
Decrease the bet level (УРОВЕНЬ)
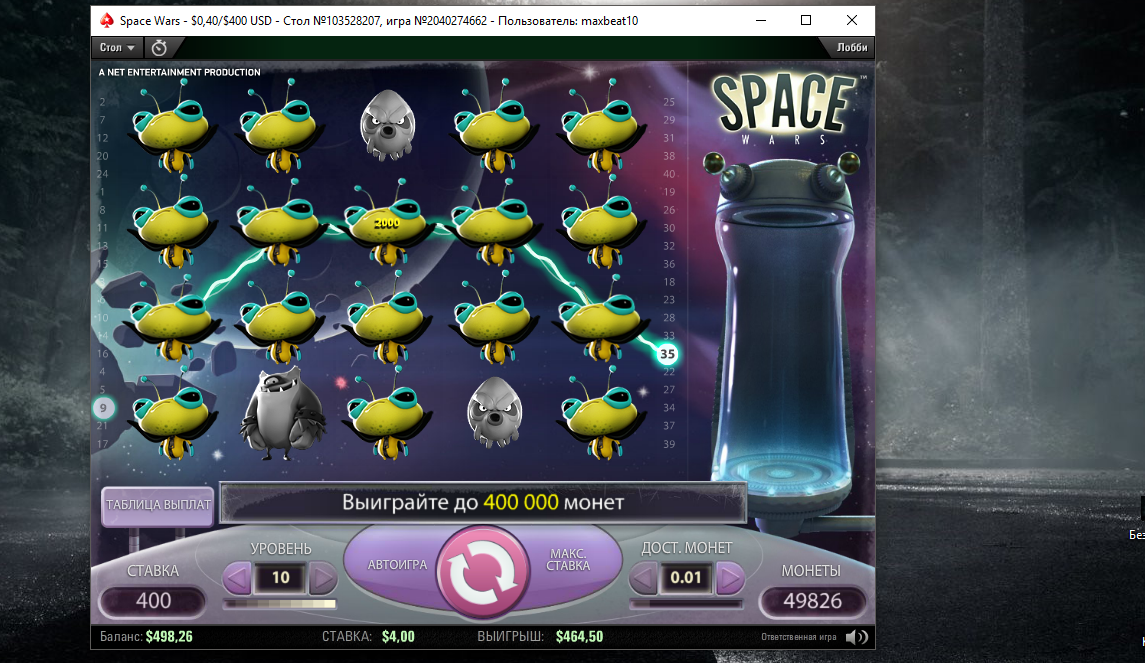[237, 578]
